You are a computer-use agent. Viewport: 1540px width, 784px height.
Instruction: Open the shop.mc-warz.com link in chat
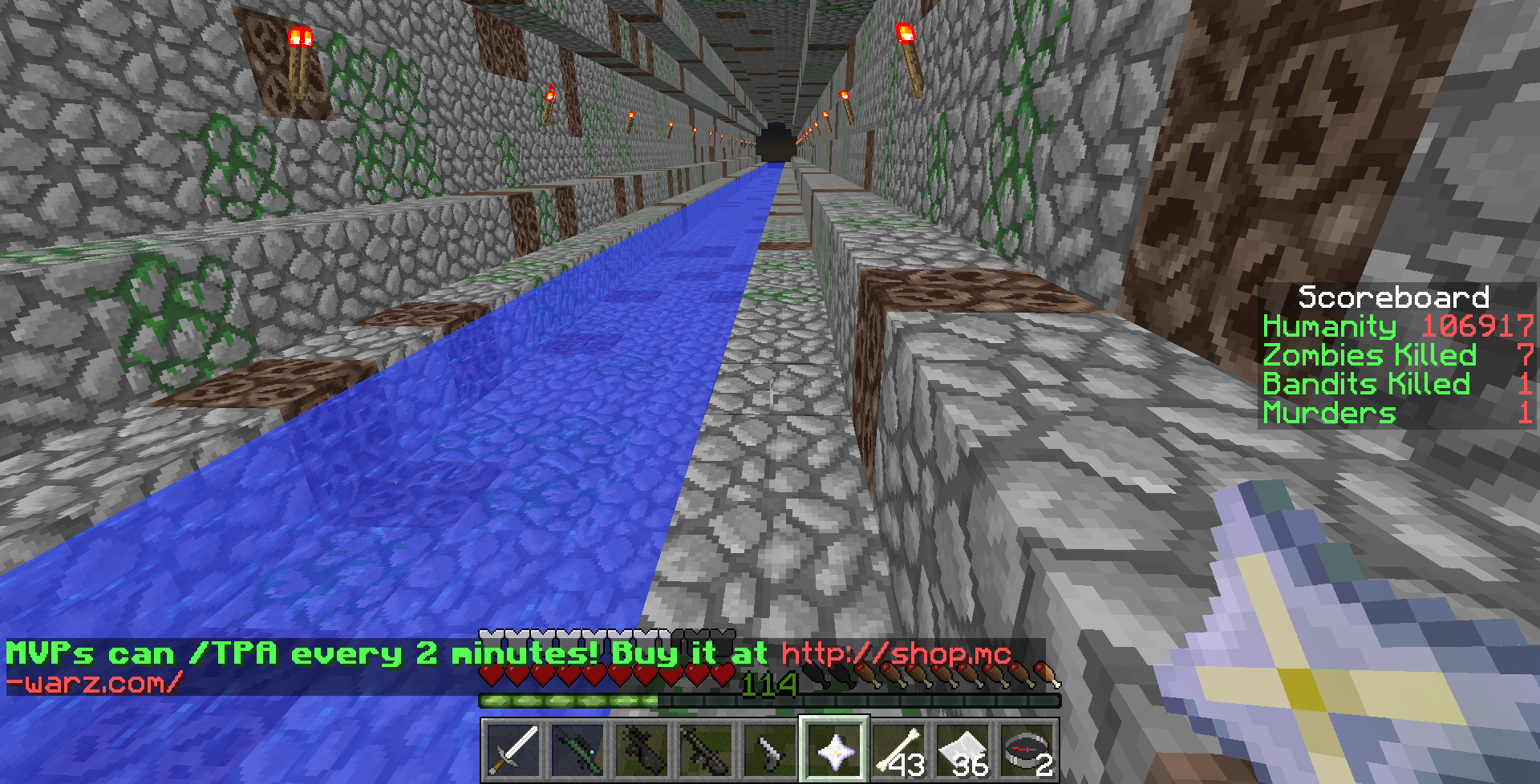pos(896,654)
